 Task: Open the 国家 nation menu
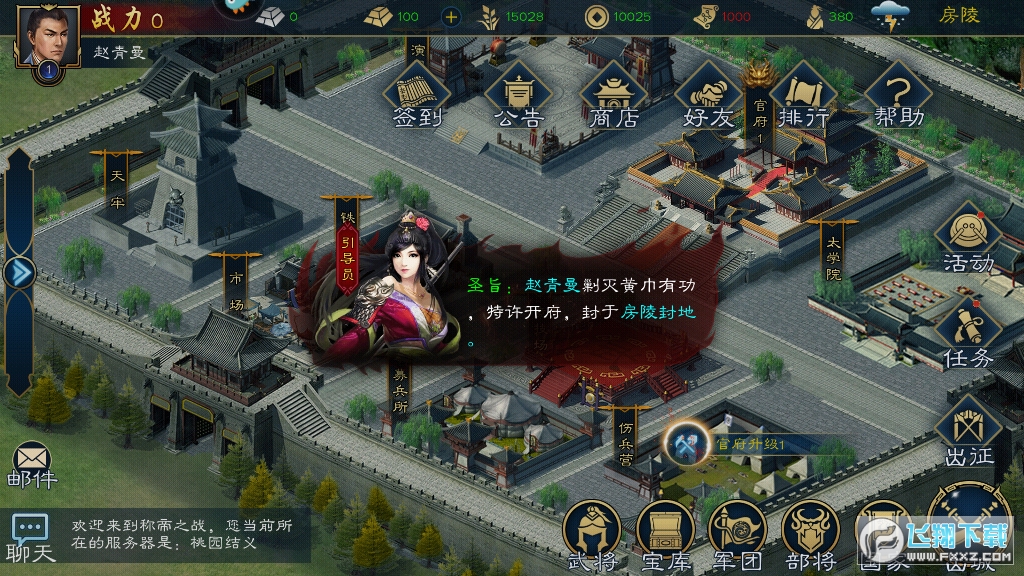tap(880, 535)
